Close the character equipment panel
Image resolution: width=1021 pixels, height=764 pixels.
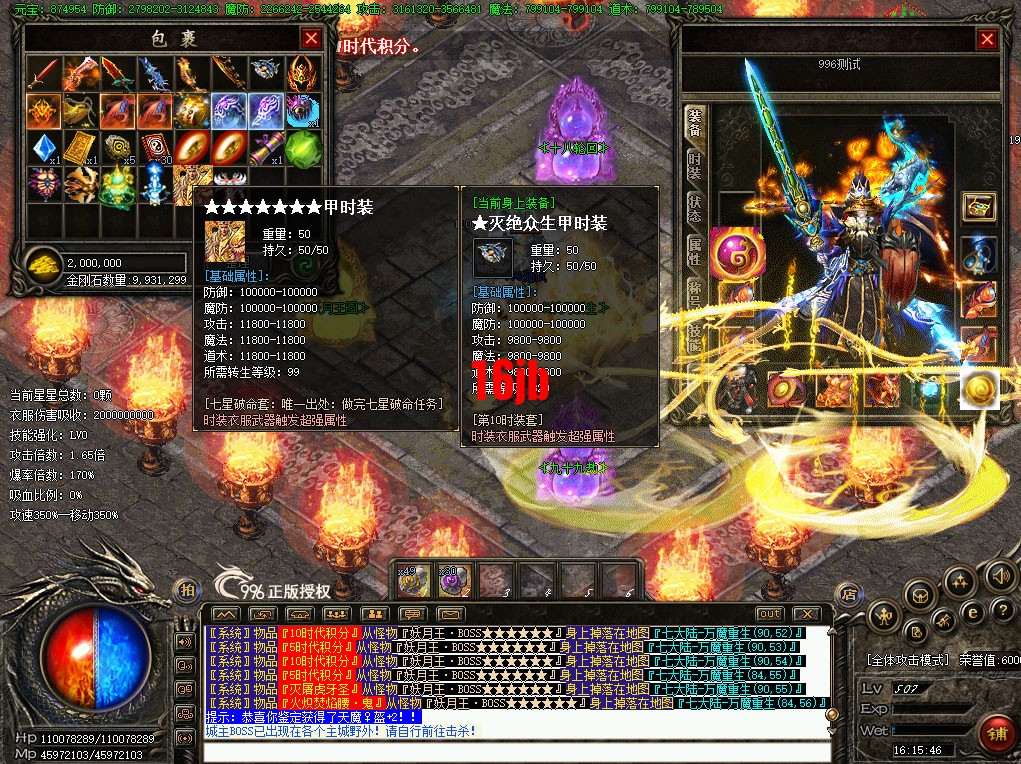pos(987,40)
